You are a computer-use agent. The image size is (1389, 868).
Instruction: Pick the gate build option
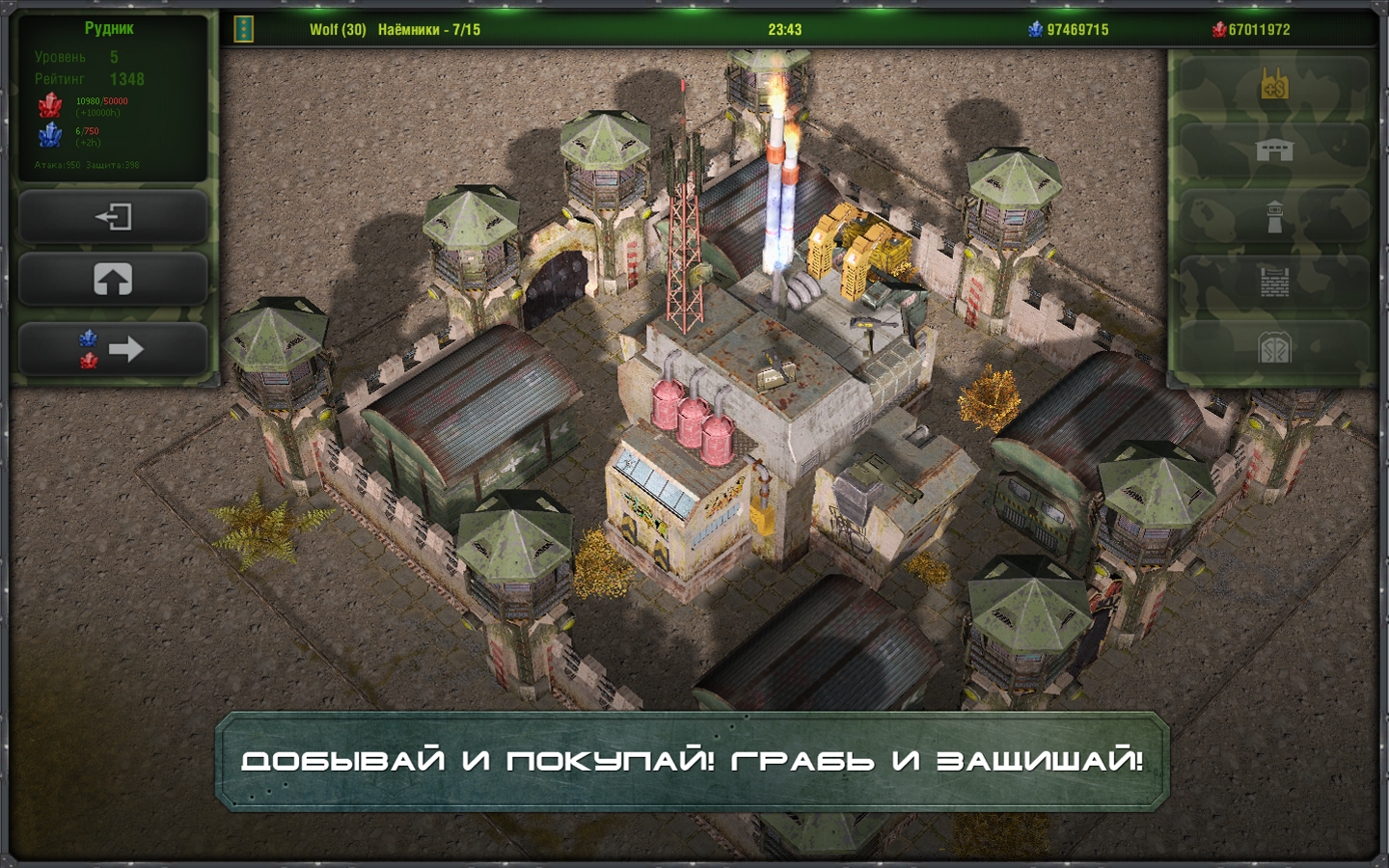pyautogui.click(x=1274, y=347)
